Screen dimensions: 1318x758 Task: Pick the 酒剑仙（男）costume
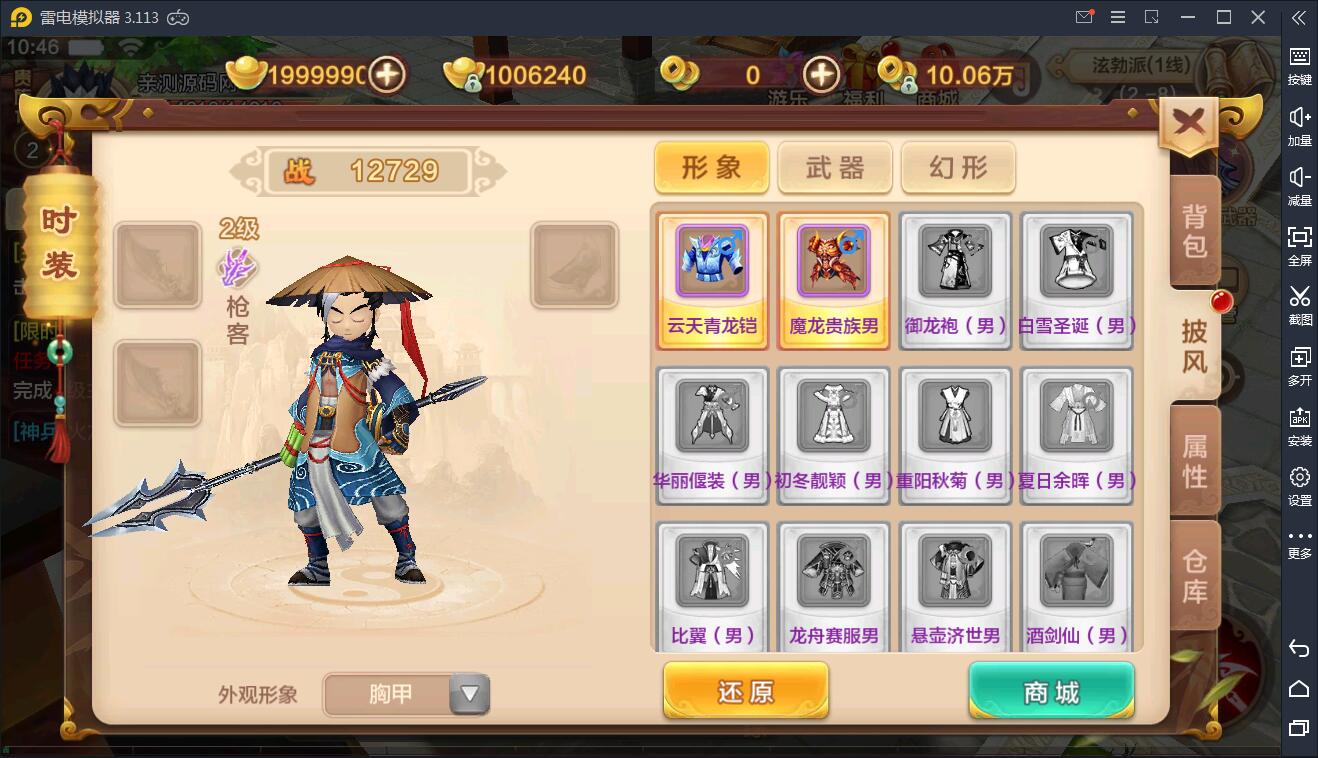1077,570
